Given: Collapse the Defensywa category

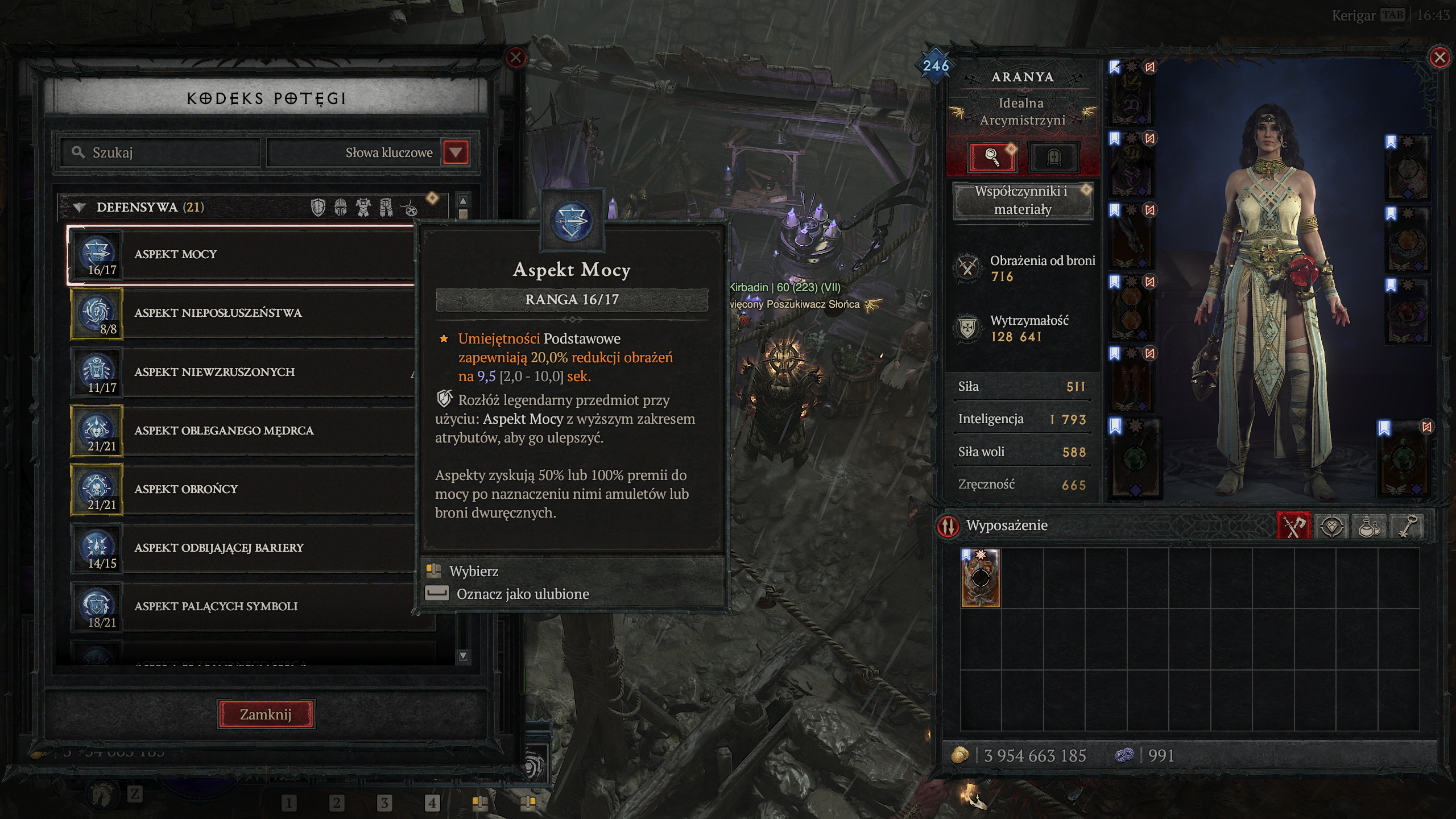Looking at the screenshot, I should (x=80, y=208).
